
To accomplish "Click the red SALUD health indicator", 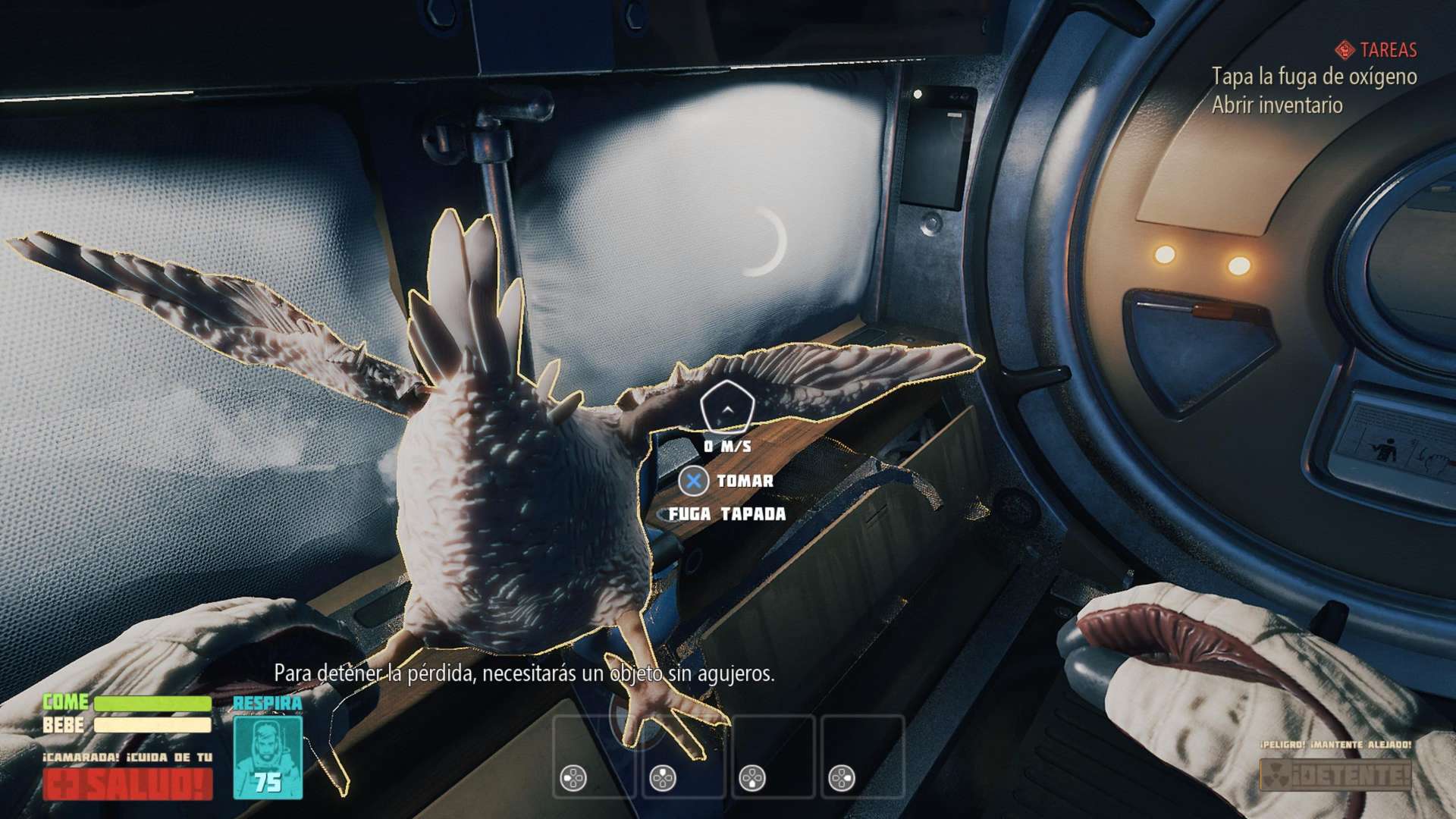I will tap(127, 784).
